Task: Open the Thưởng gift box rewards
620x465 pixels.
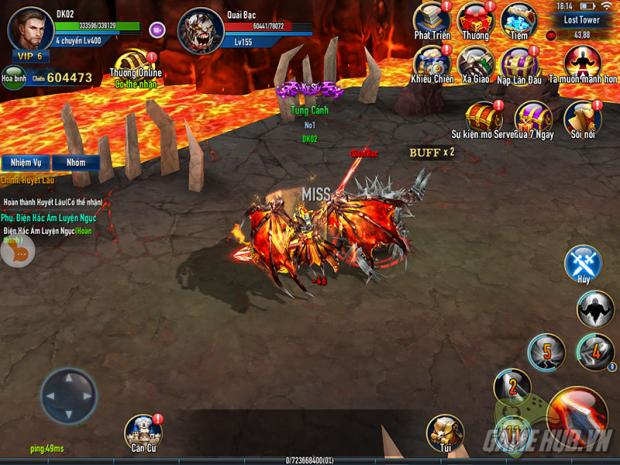Action: (475, 19)
